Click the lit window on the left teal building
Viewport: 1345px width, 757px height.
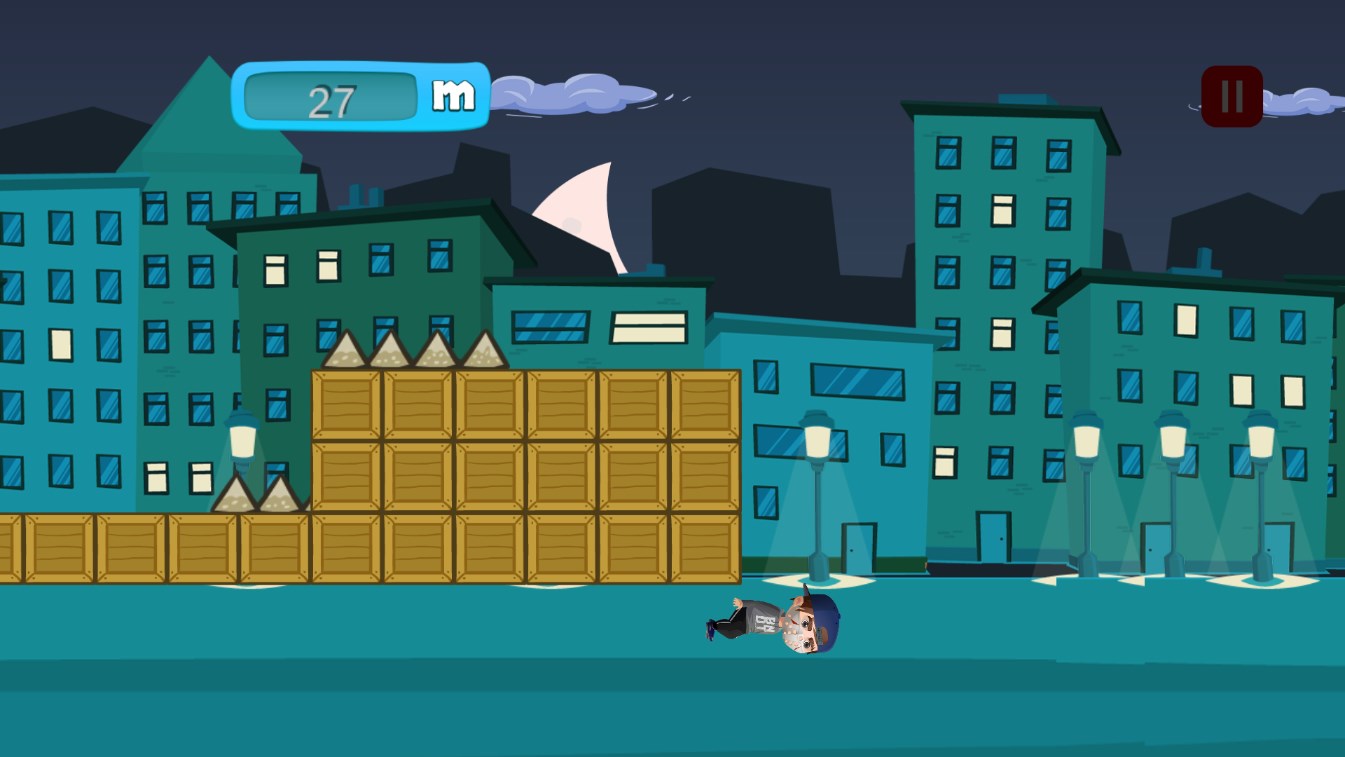point(60,347)
